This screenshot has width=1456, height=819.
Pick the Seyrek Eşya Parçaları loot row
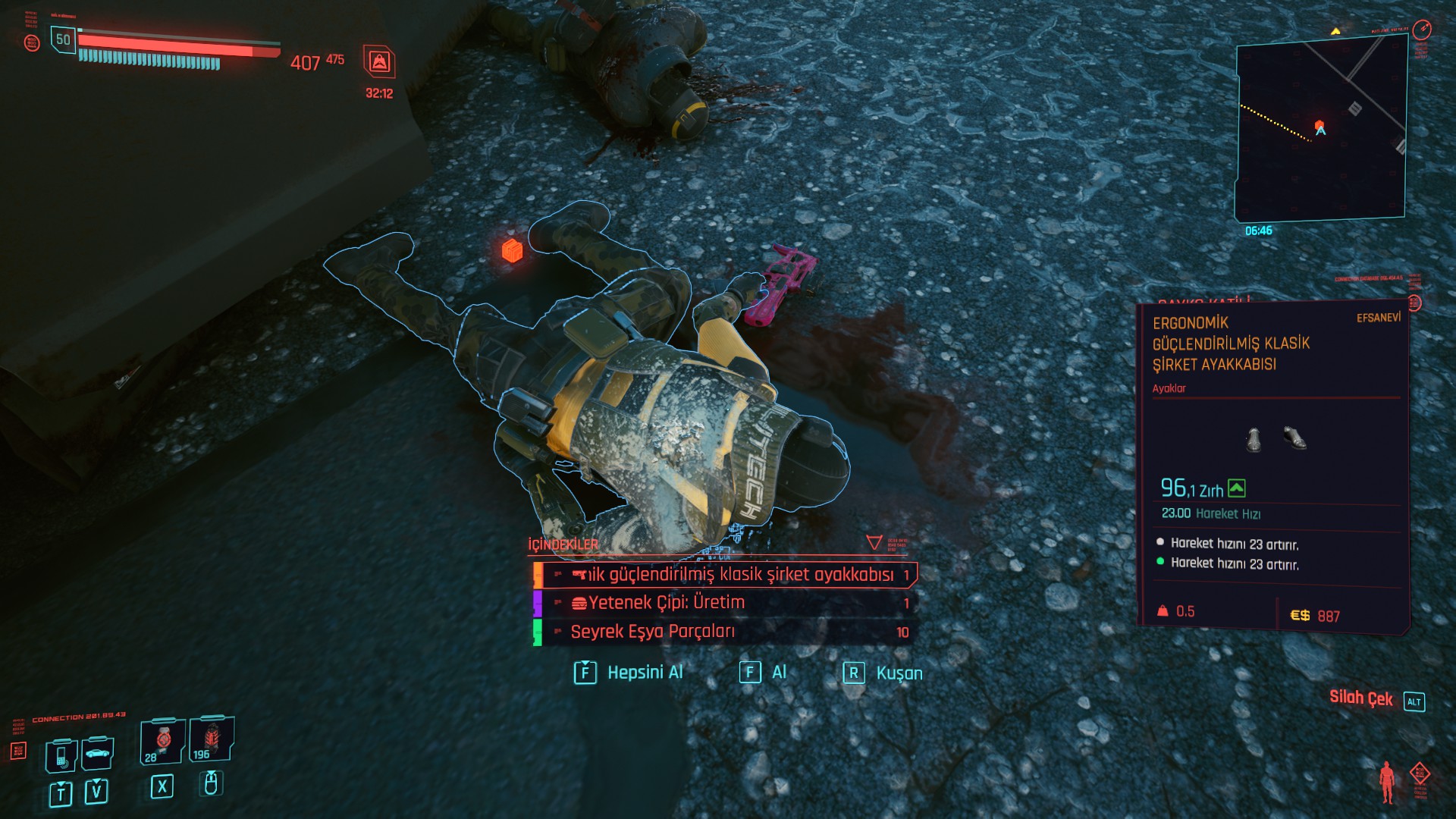tap(726, 632)
